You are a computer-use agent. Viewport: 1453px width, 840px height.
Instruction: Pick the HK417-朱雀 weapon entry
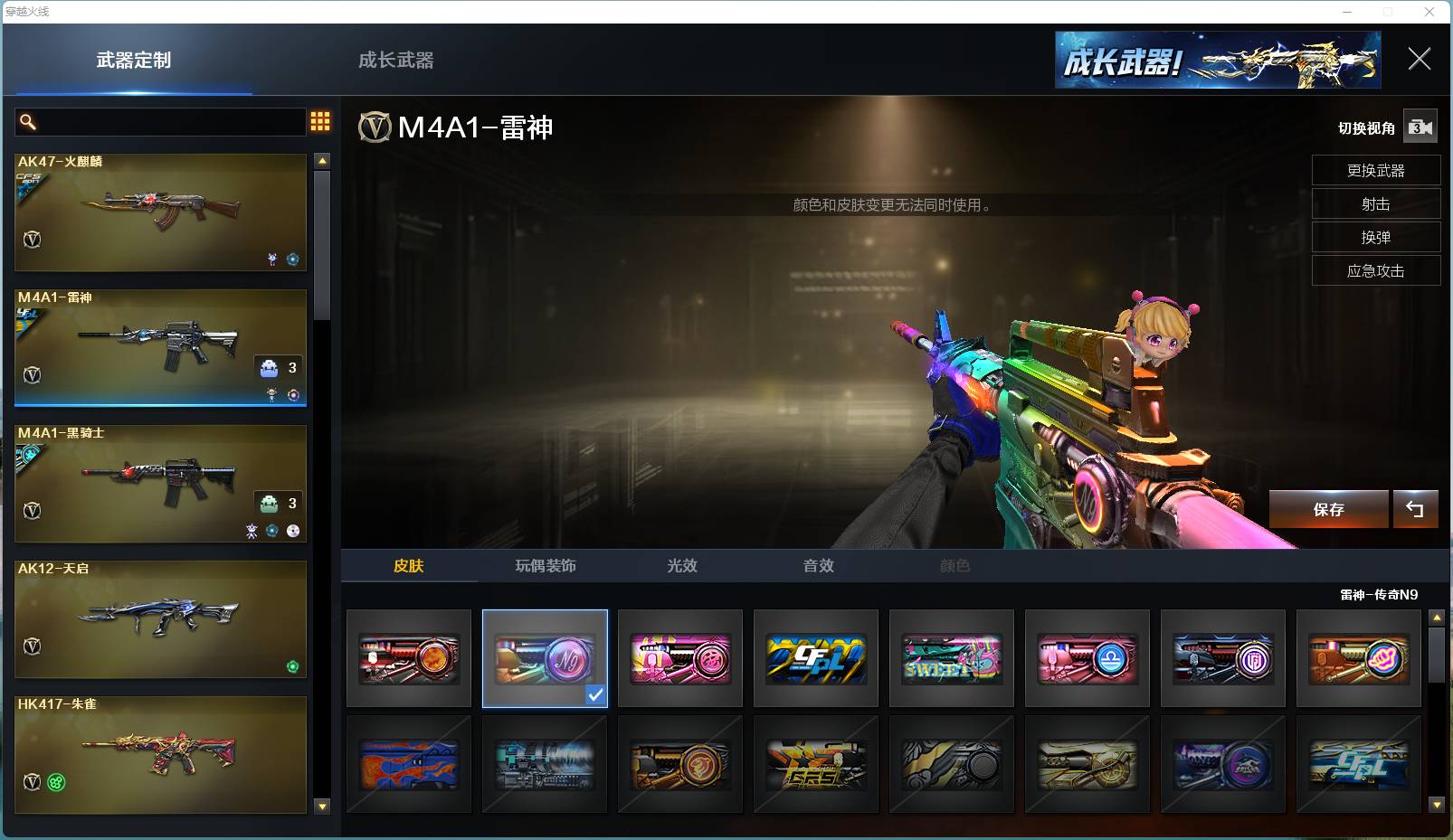[160, 755]
